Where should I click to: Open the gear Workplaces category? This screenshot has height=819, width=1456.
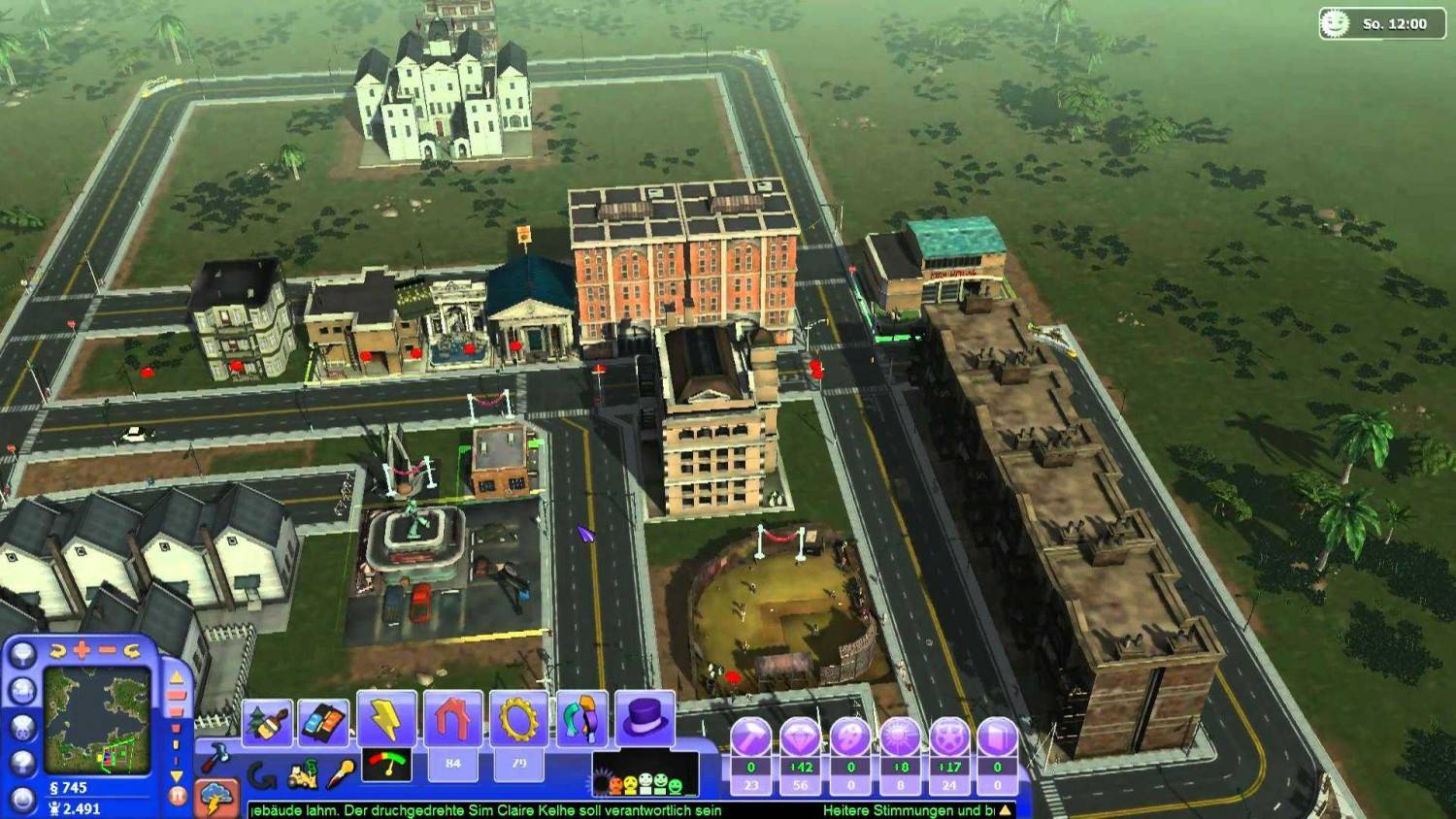(515, 718)
